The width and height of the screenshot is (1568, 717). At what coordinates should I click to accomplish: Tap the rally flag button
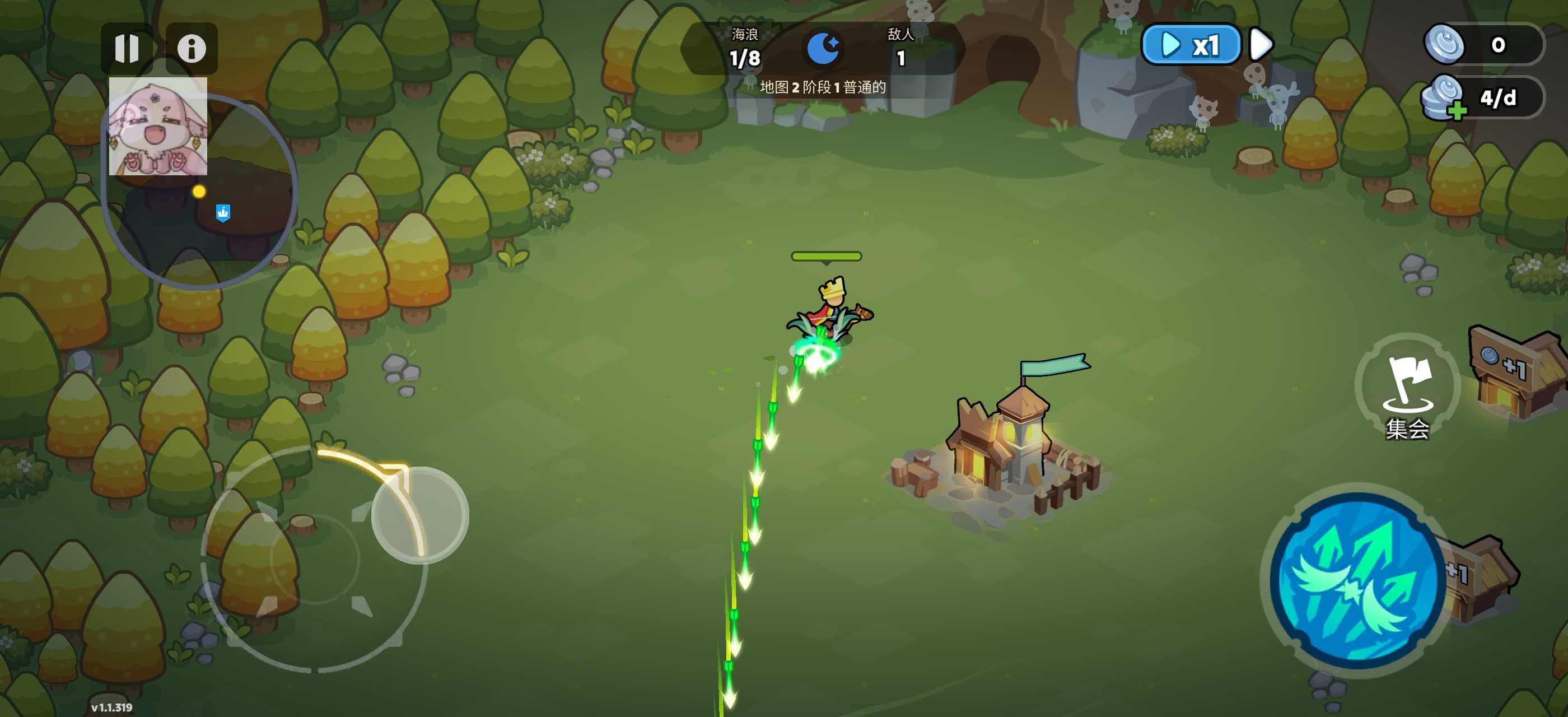[1407, 387]
